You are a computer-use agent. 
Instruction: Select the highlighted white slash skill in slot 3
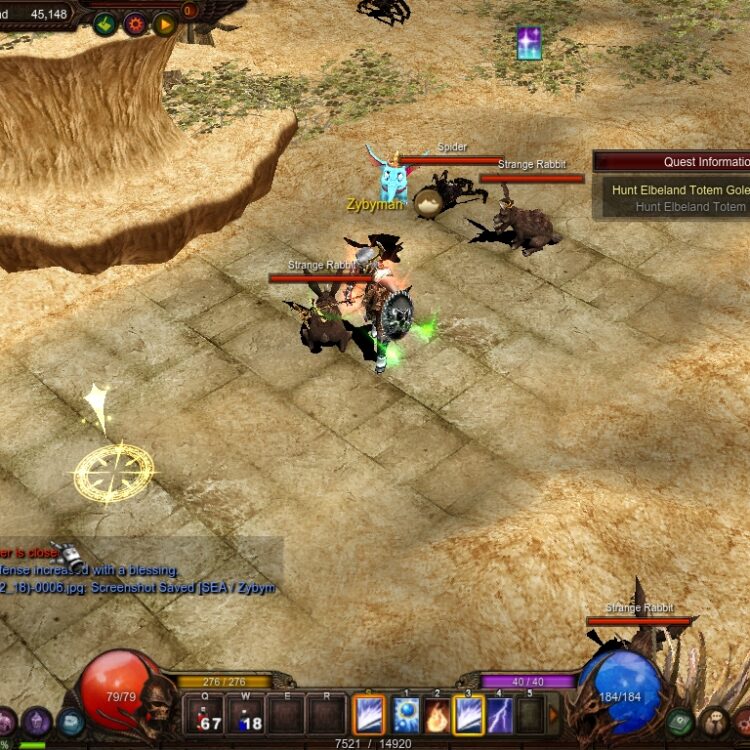[x=469, y=716]
